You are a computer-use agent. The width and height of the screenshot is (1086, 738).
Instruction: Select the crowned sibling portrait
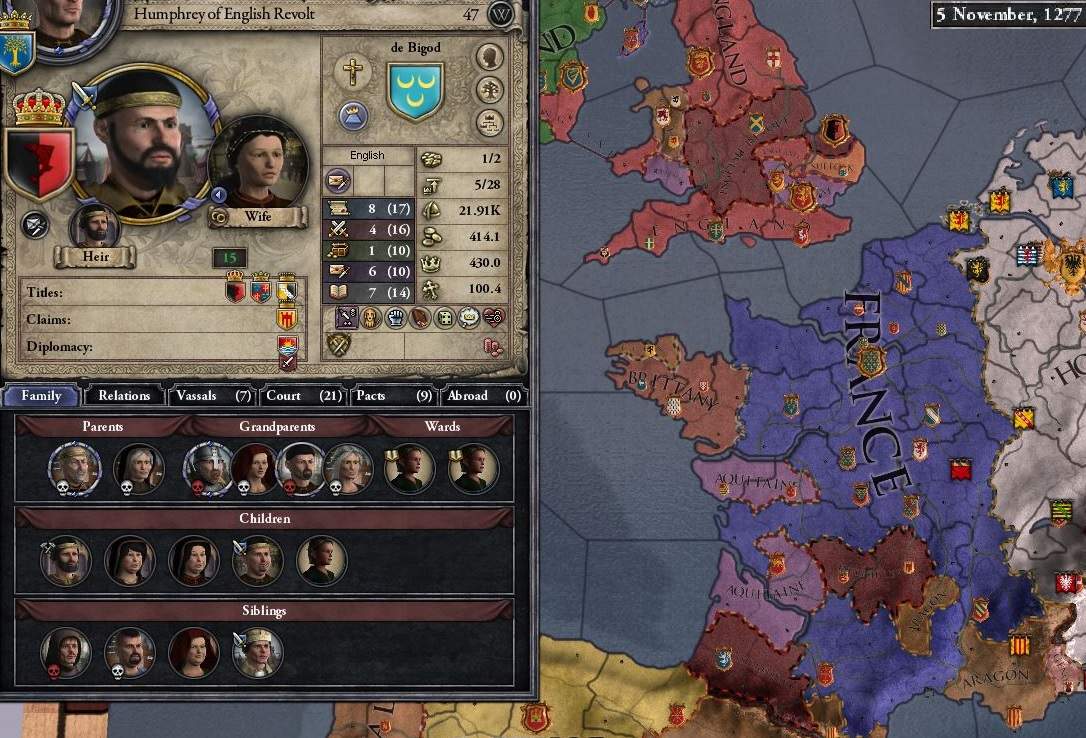257,653
